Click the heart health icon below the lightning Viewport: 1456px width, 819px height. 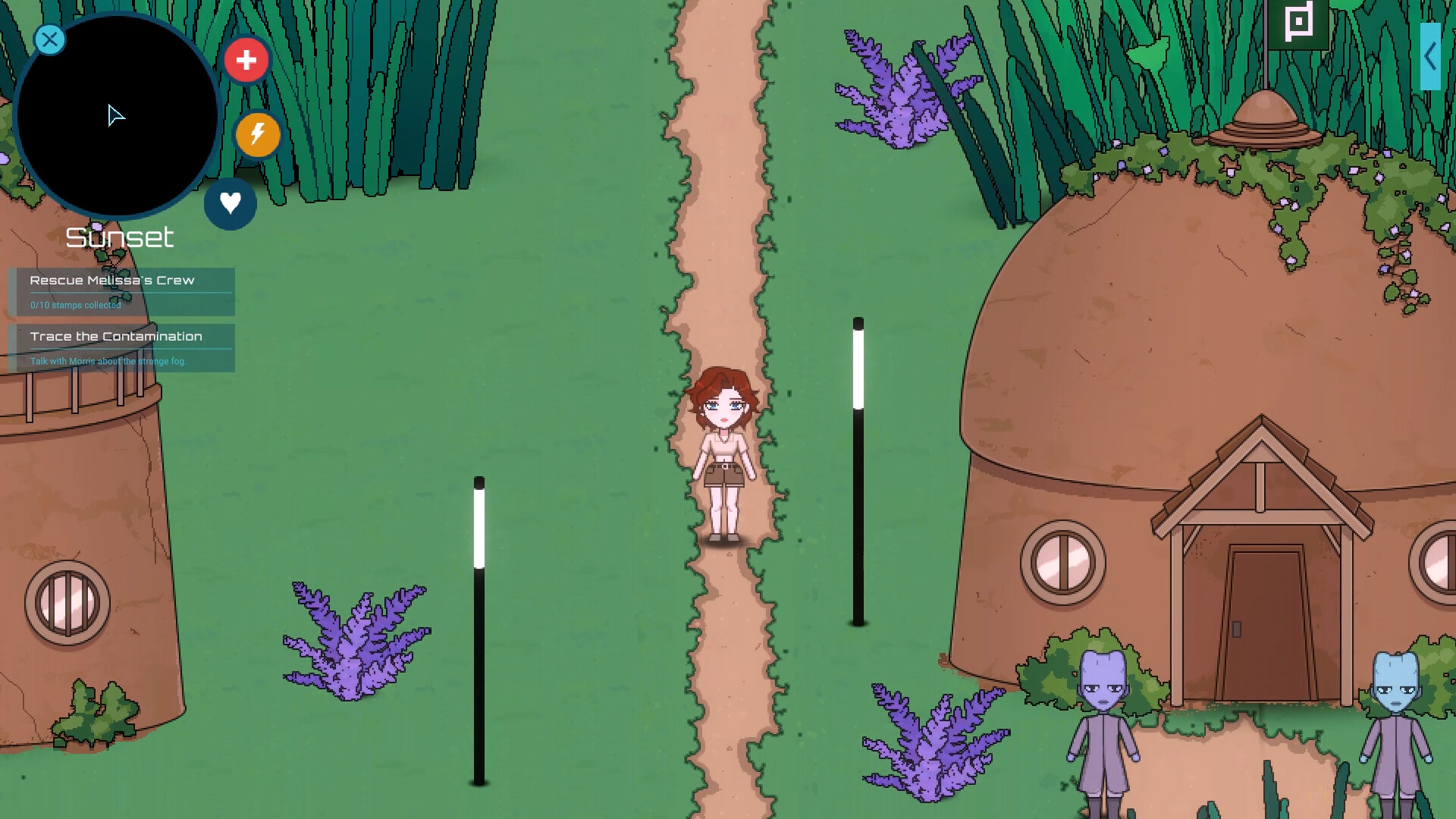tap(231, 202)
